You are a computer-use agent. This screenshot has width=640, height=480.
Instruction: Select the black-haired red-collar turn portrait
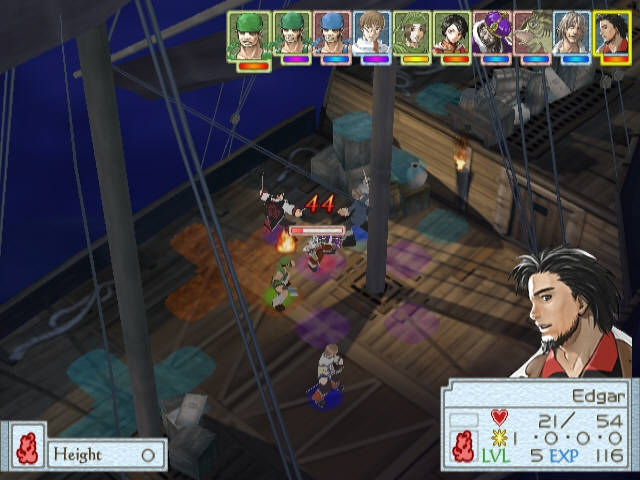click(452, 34)
